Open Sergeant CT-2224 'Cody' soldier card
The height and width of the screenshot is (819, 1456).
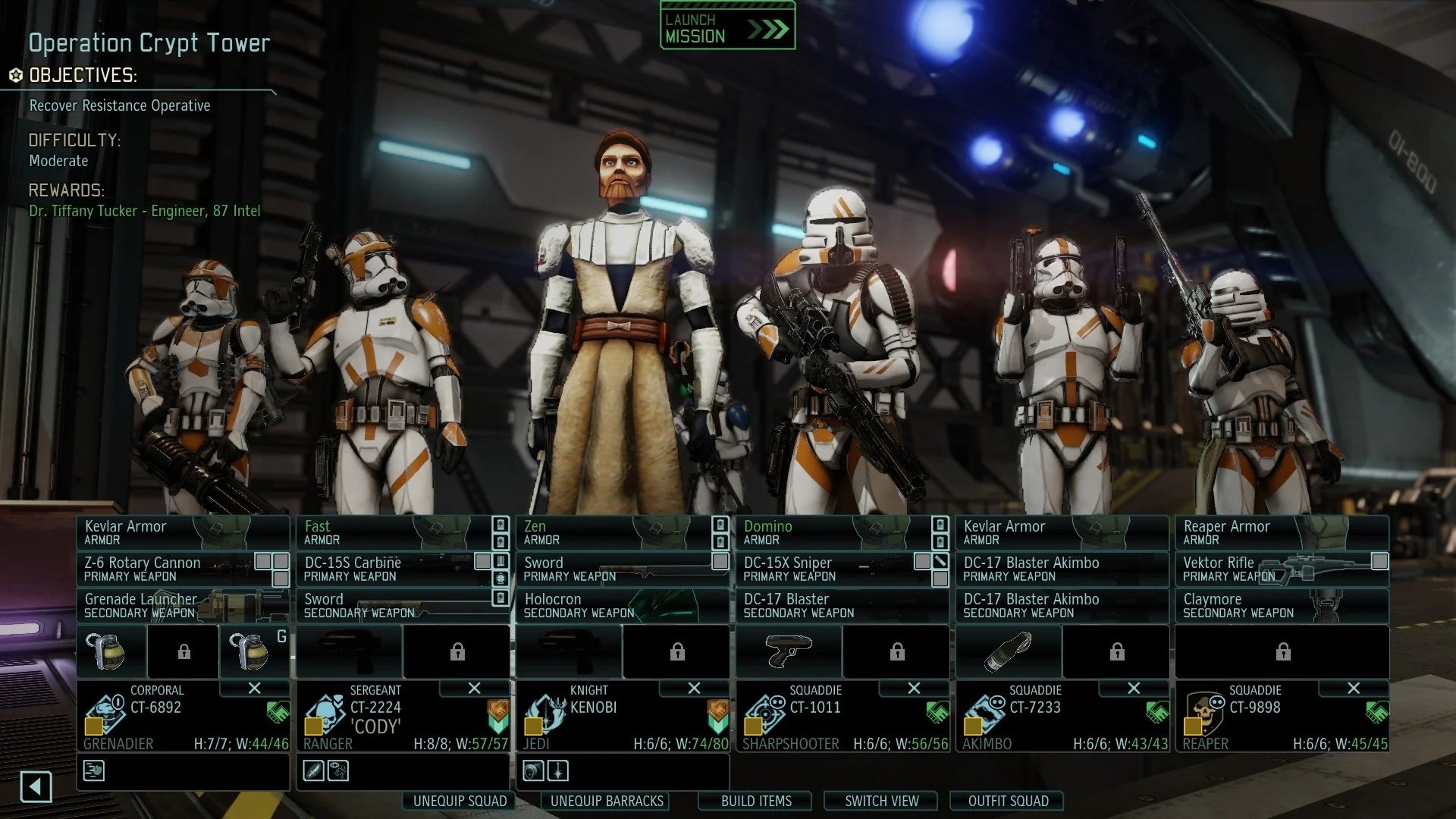coord(402,717)
